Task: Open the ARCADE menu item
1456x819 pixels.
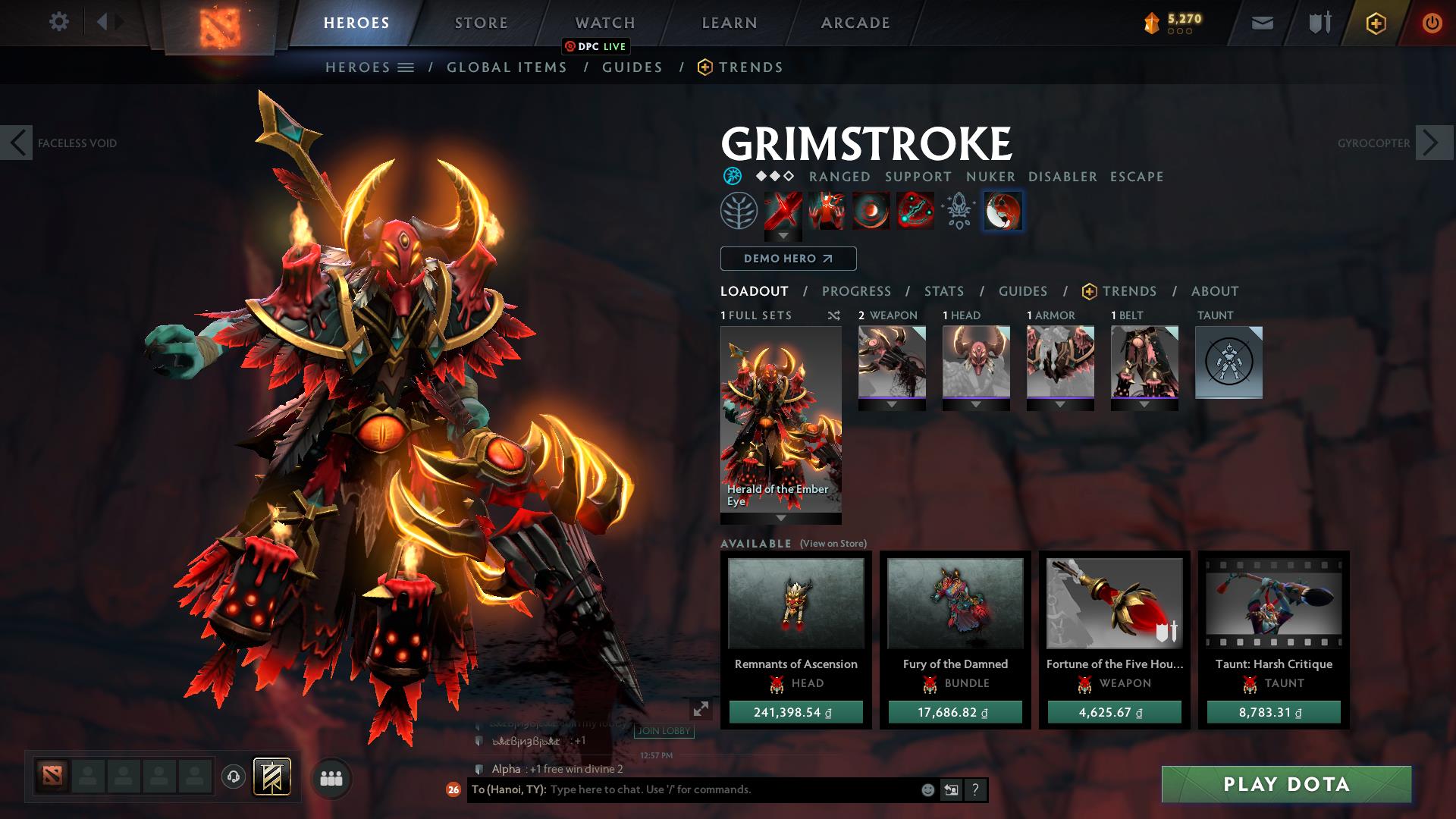Action: [855, 22]
